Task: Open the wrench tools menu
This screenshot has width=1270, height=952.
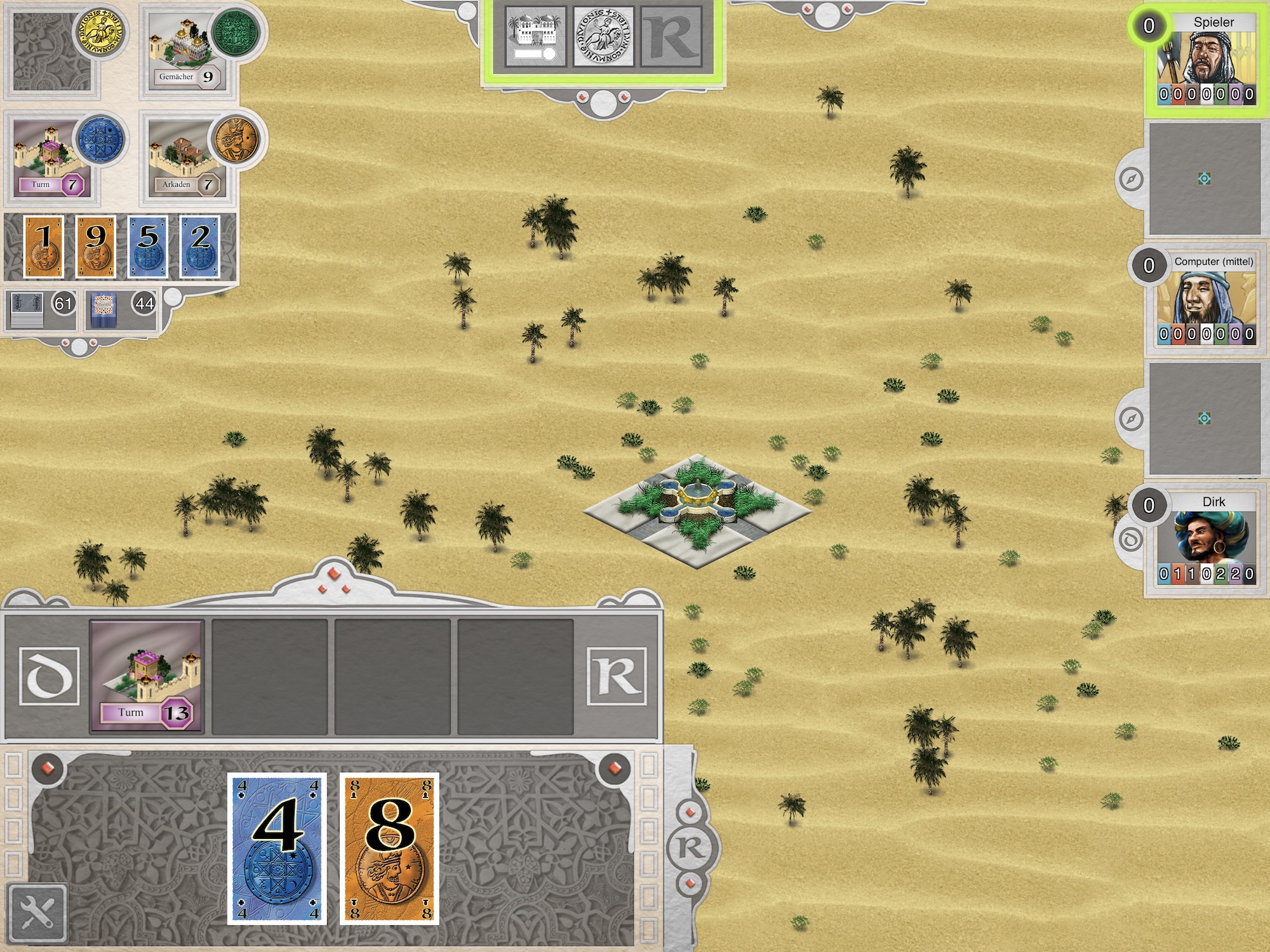Action: tap(37, 913)
